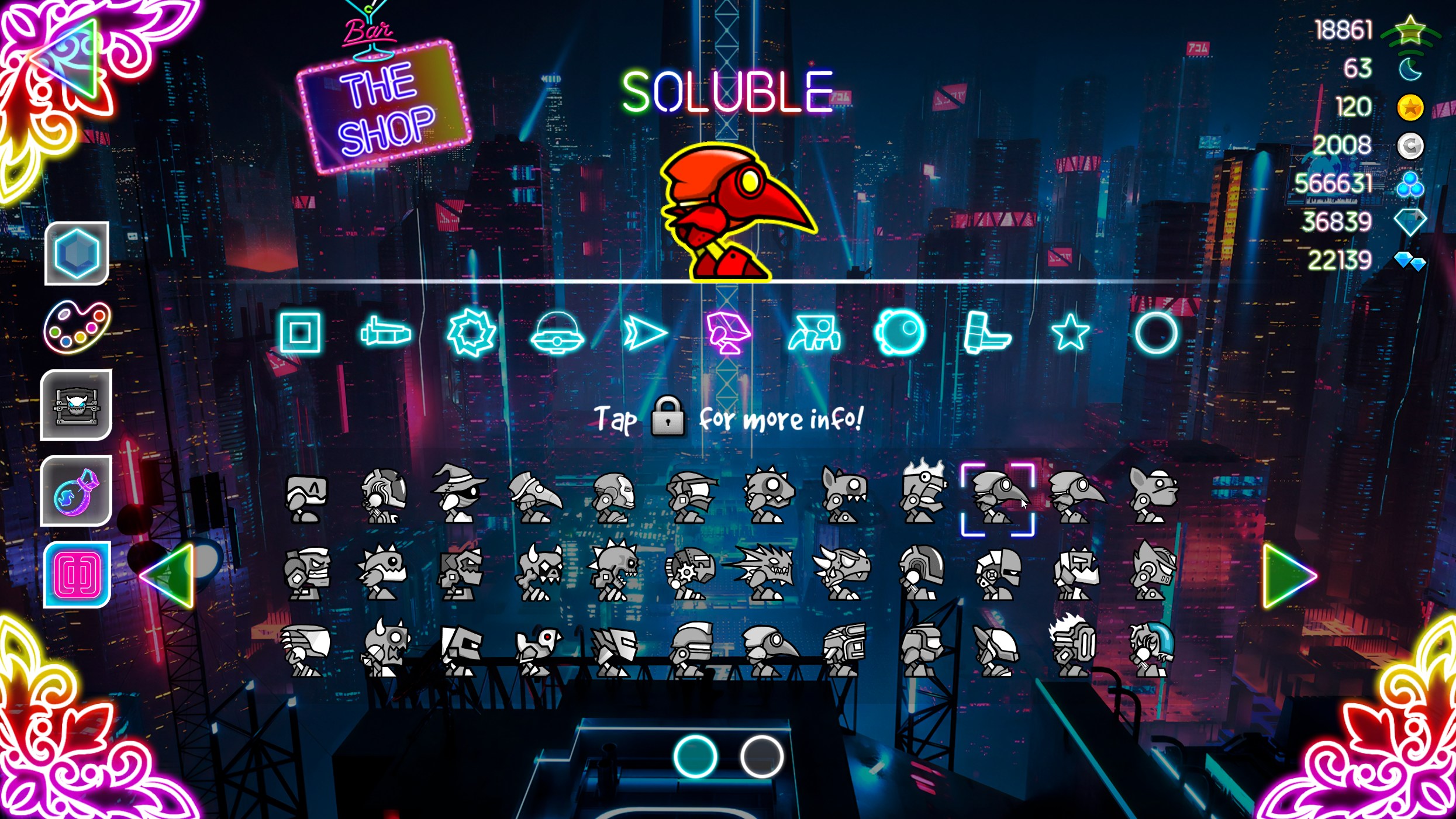Switch to the ship icon category
This screenshot has width=1456, height=819.
386,333
